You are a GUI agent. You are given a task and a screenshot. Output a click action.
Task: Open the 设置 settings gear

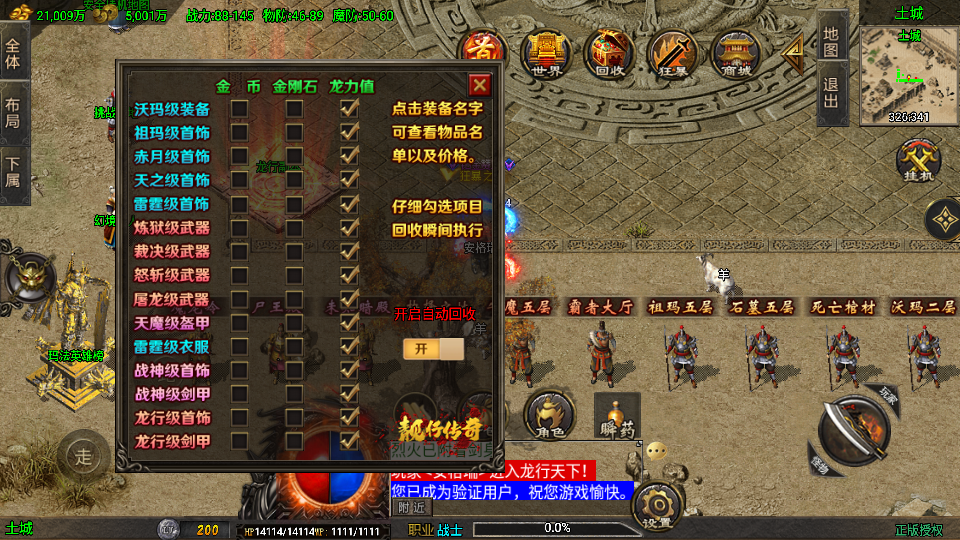click(657, 505)
